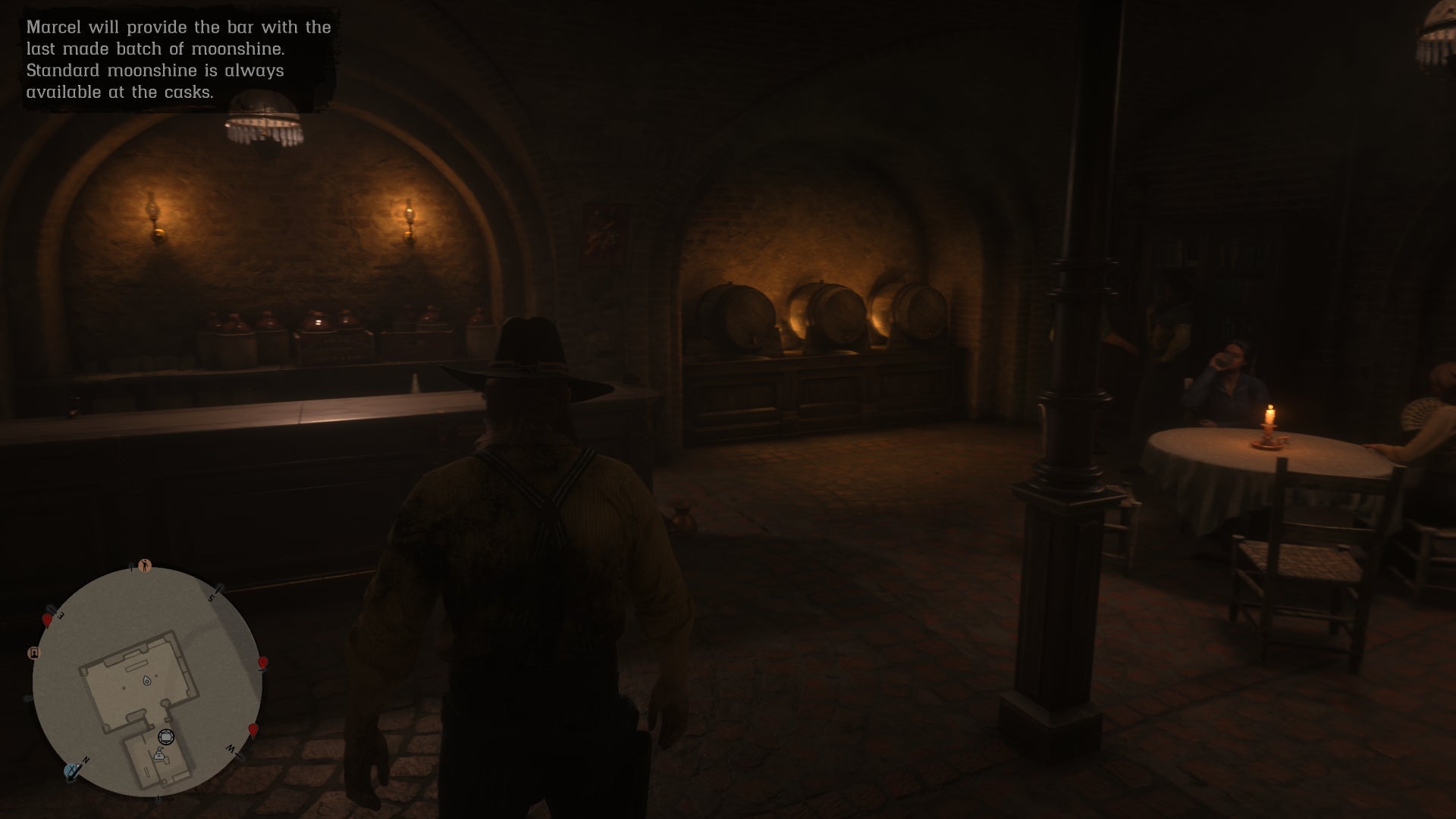
Task: Click the blue marker beside the N compass mark
Action: pos(73,771)
